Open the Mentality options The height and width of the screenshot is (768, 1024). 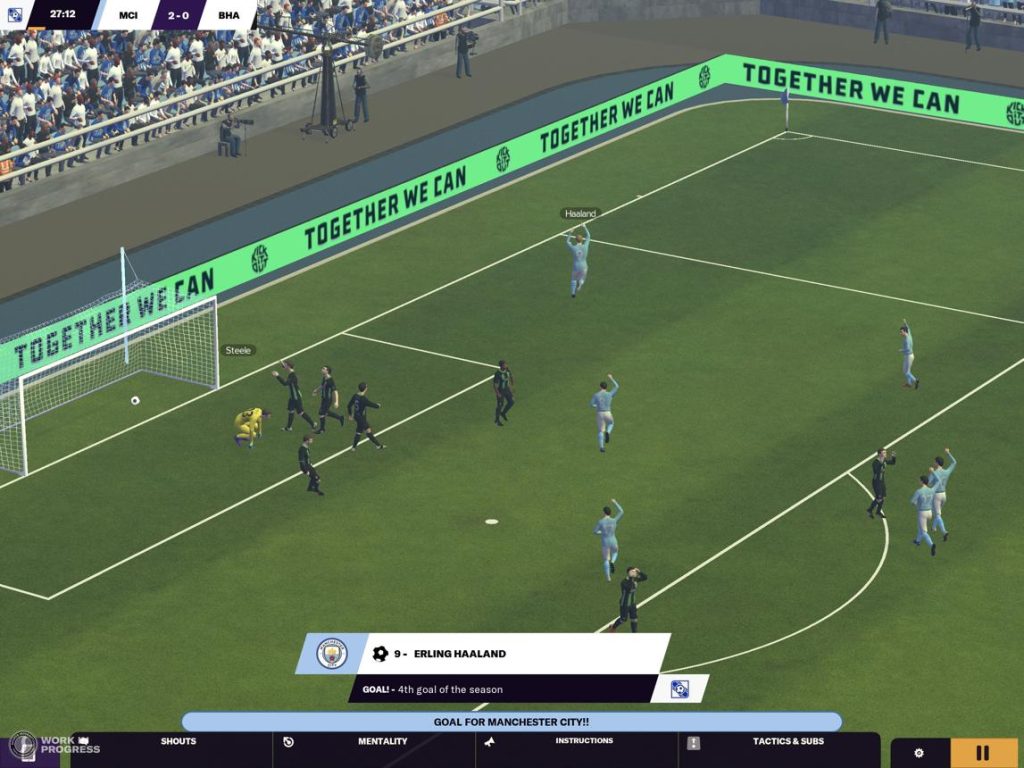coord(382,742)
